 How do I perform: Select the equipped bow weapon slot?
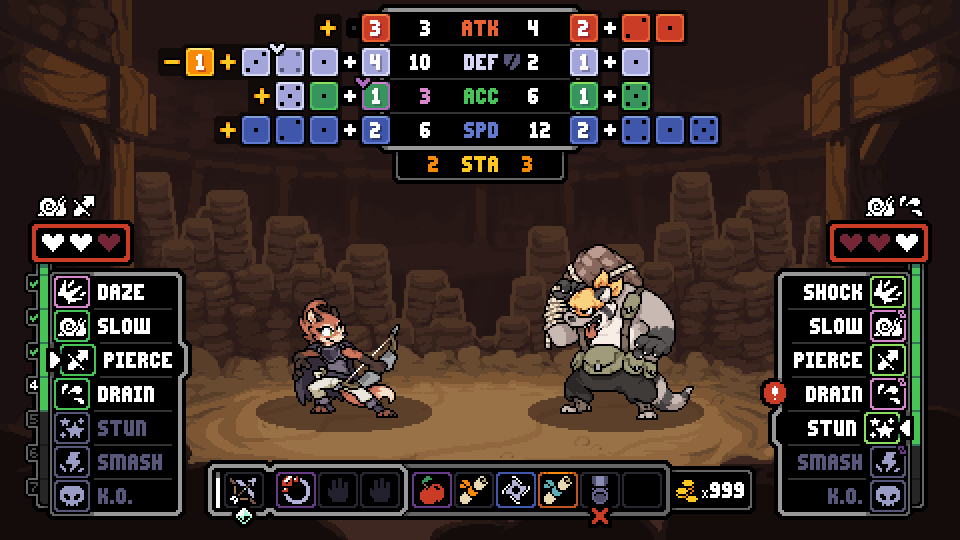tap(241, 490)
